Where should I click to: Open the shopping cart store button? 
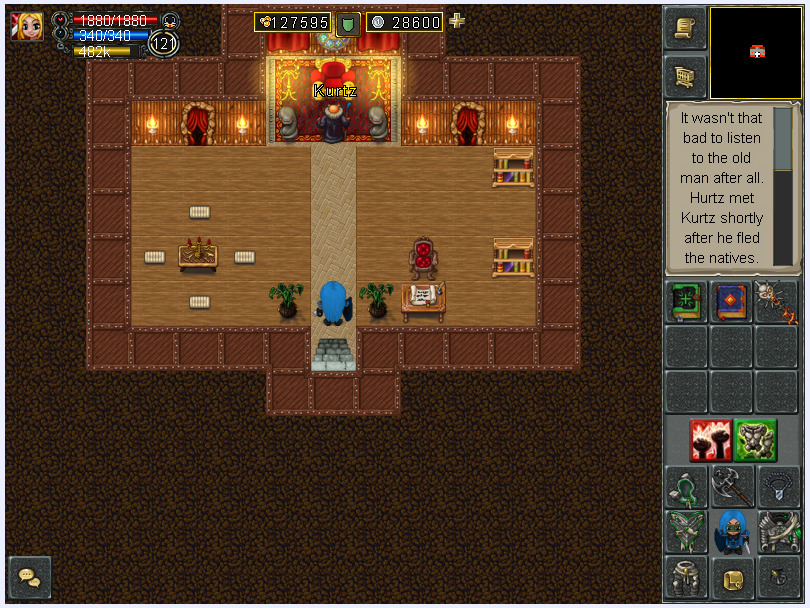[x=685, y=76]
